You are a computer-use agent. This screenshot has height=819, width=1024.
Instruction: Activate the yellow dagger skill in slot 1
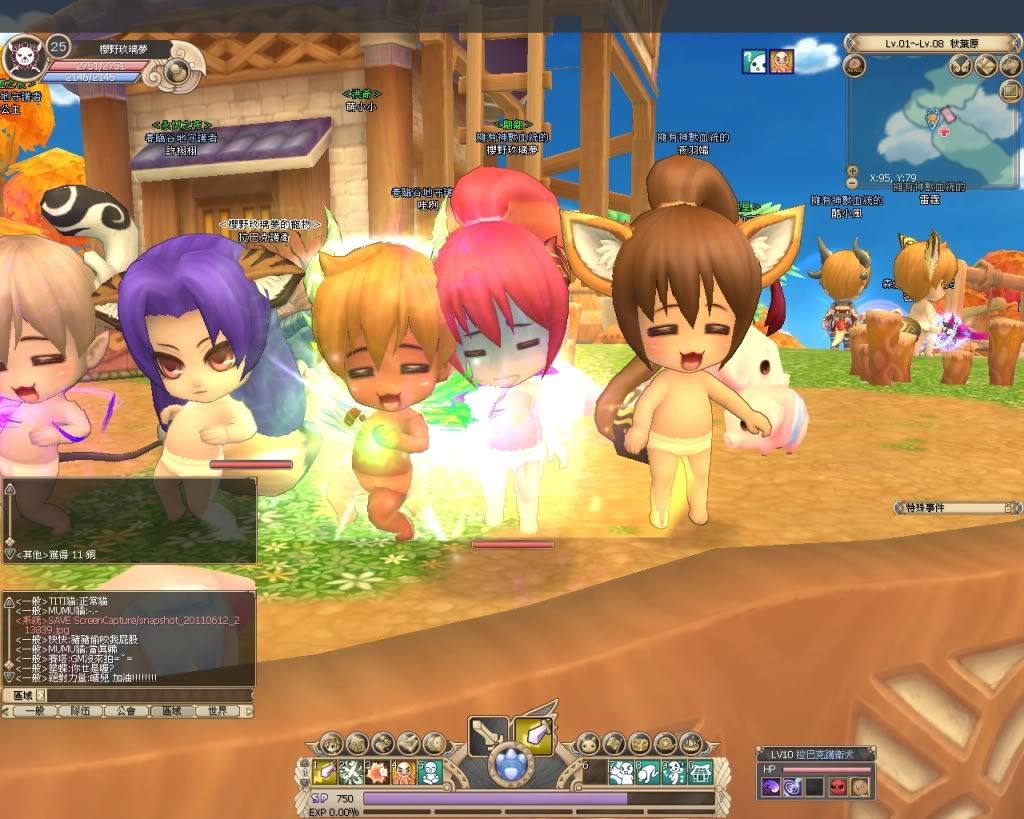tap(326, 771)
